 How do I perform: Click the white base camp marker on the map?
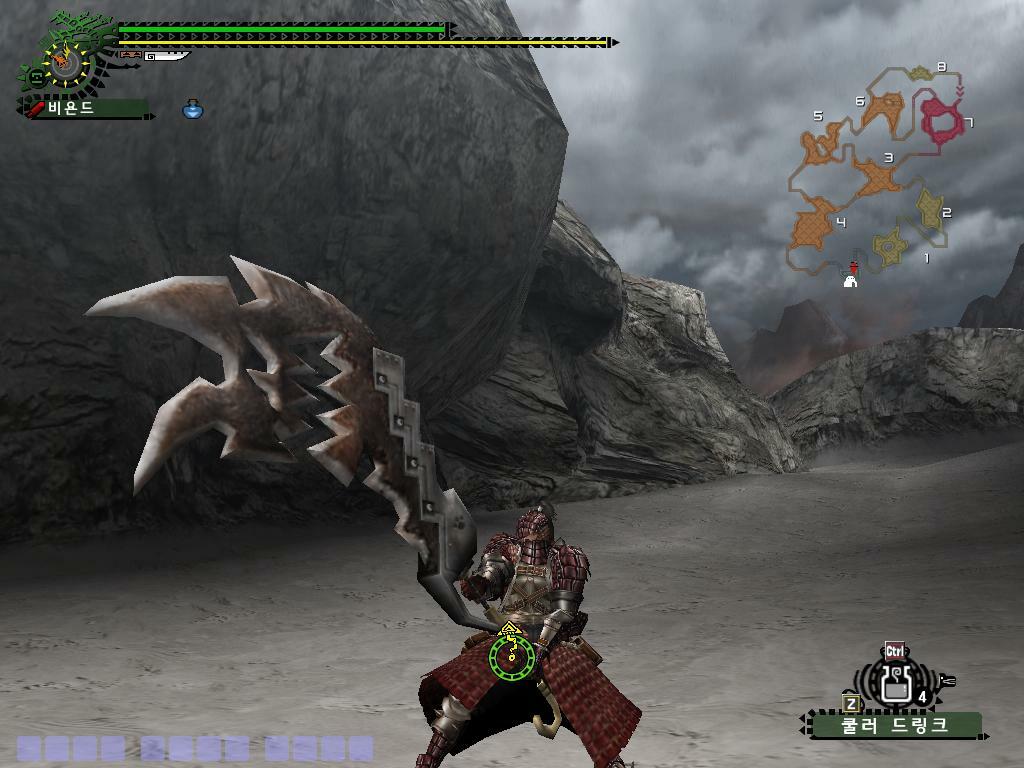851,281
